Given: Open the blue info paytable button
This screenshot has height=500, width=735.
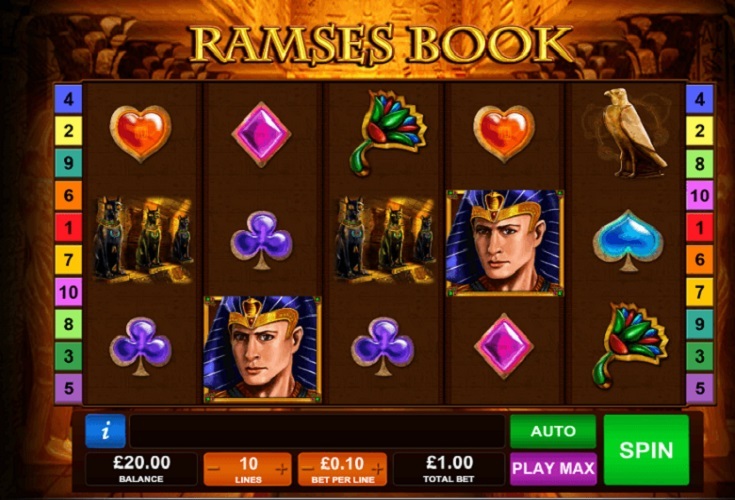Looking at the screenshot, I should tap(105, 431).
